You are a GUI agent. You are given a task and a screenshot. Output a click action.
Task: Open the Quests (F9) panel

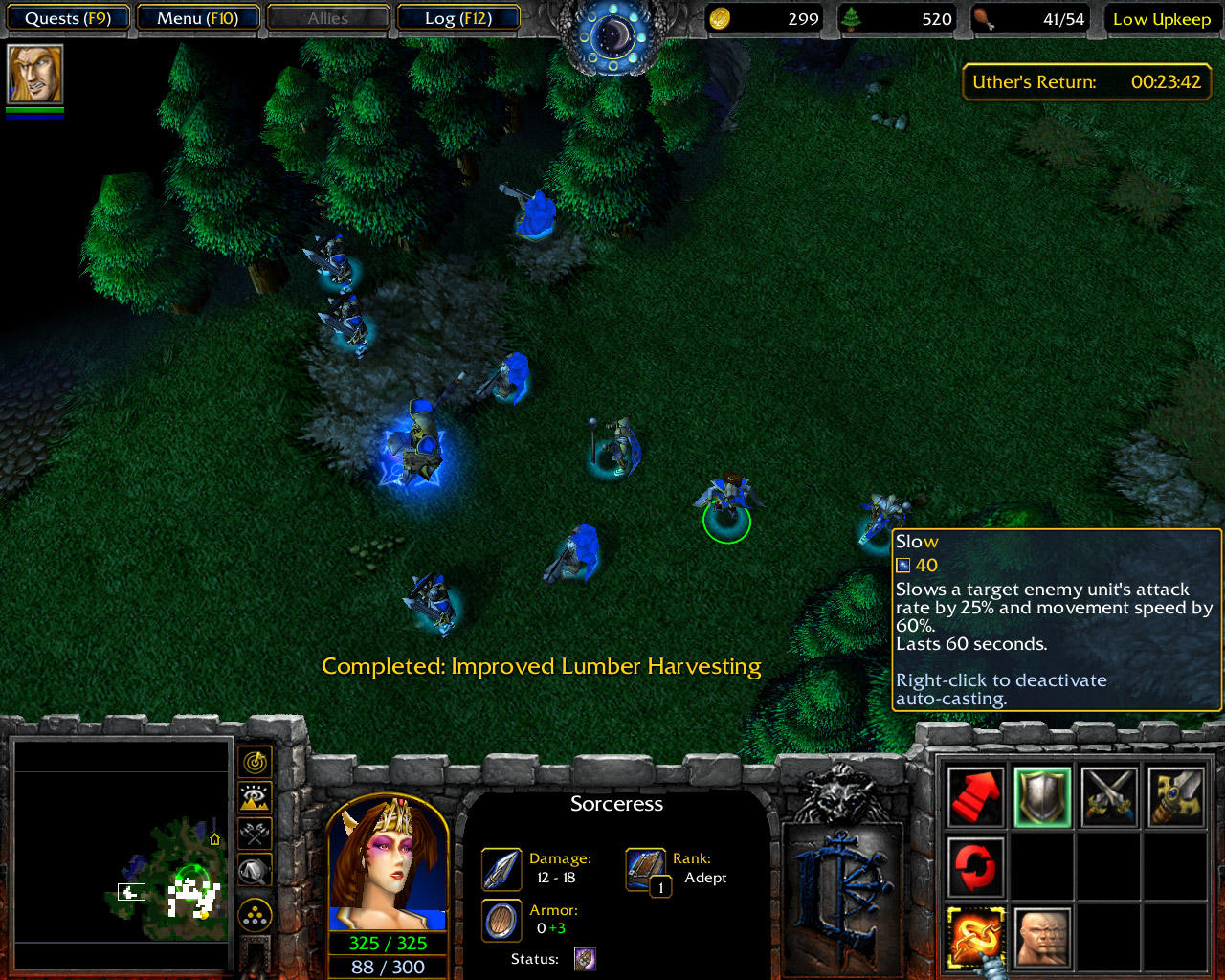(67, 17)
